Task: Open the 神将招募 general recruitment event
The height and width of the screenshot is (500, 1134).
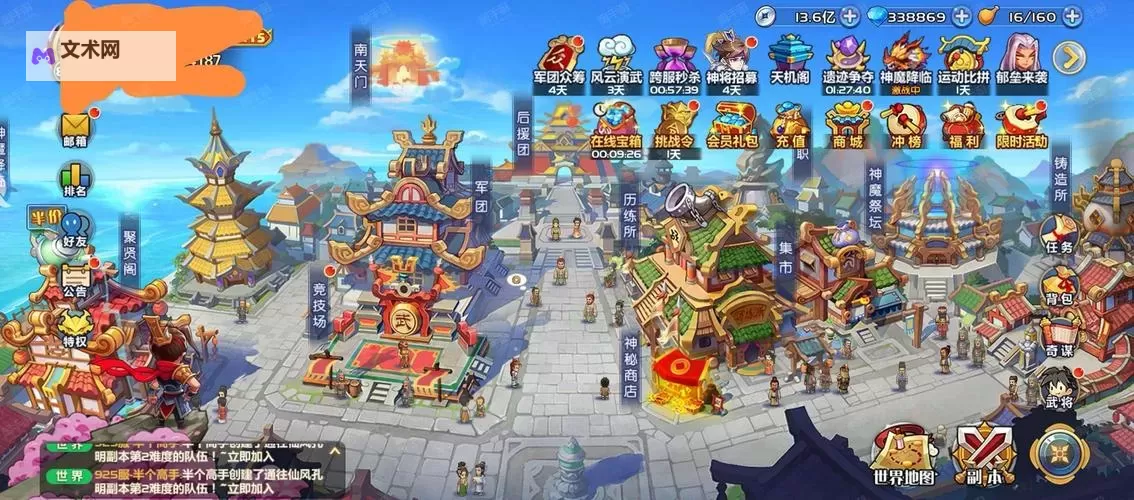Action: [x=732, y=58]
